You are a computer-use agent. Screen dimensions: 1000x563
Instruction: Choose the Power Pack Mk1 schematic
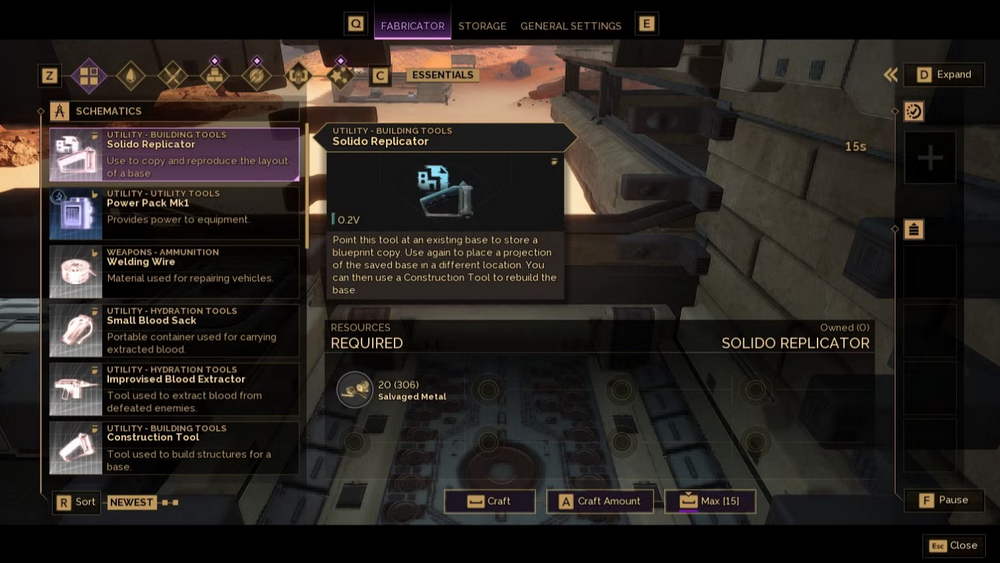[174, 213]
